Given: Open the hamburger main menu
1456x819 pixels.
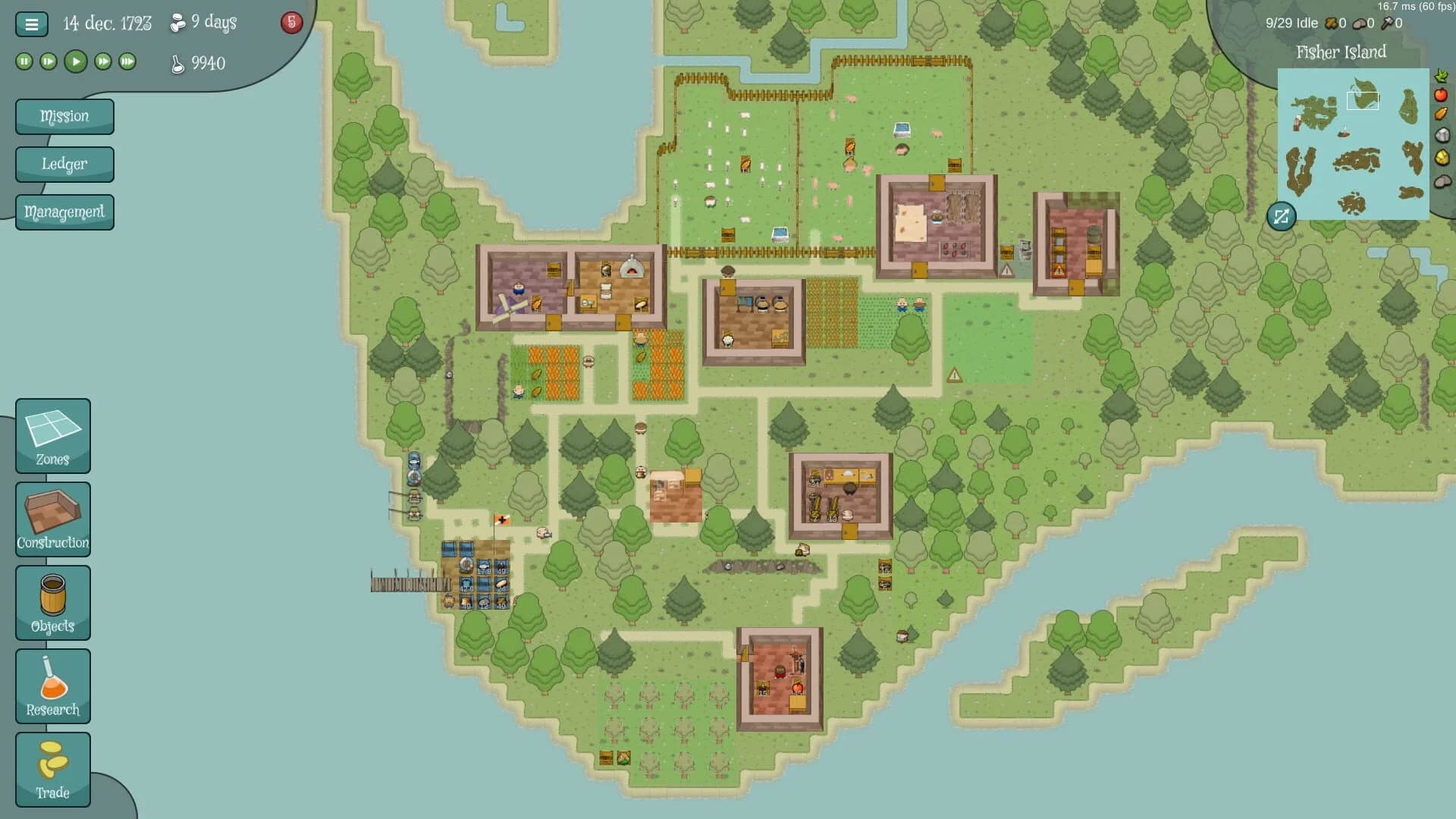Looking at the screenshot, I should coord(30,24).
